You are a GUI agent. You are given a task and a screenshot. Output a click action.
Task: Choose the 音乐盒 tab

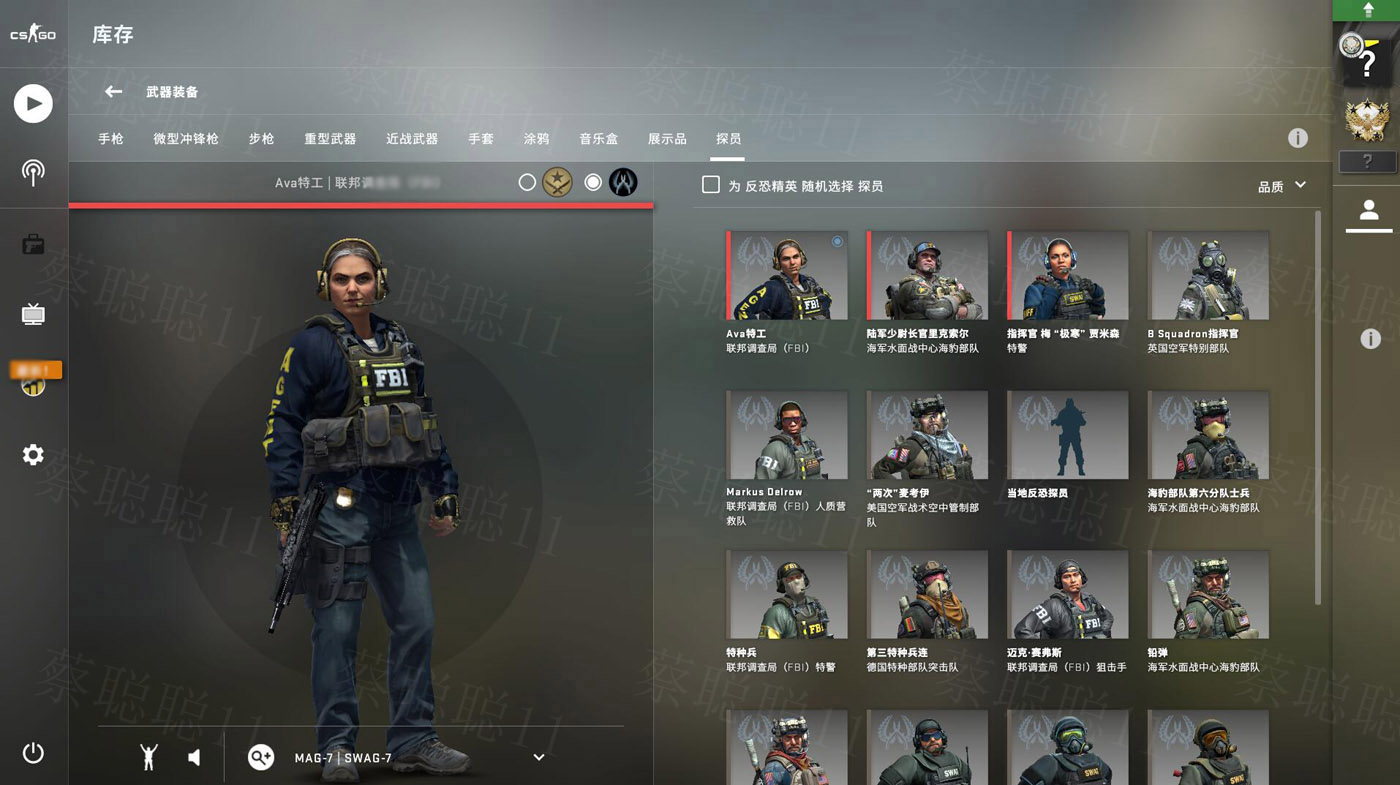tap(598, 139)
